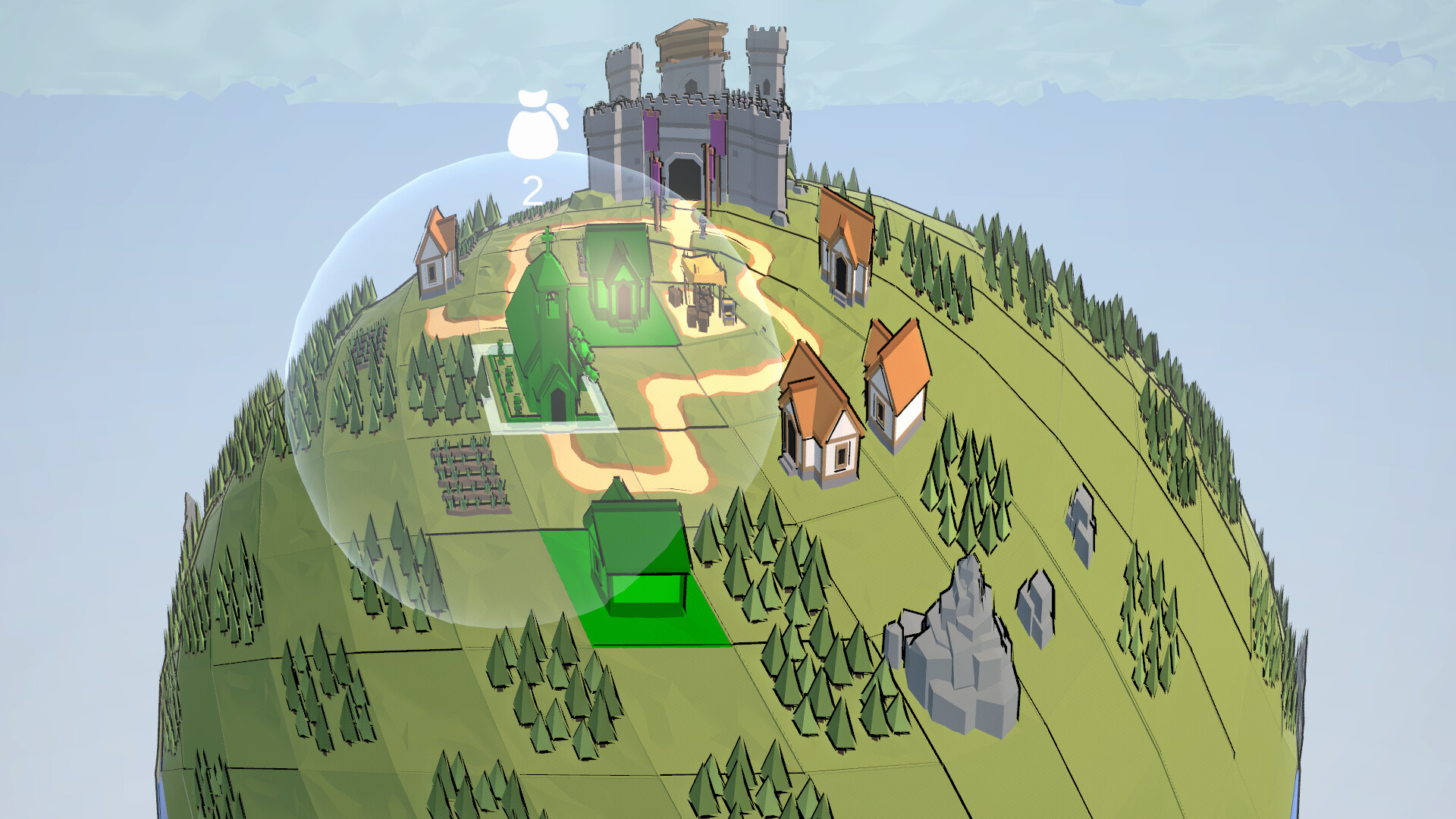Click the winding sand path

point(667,425)
